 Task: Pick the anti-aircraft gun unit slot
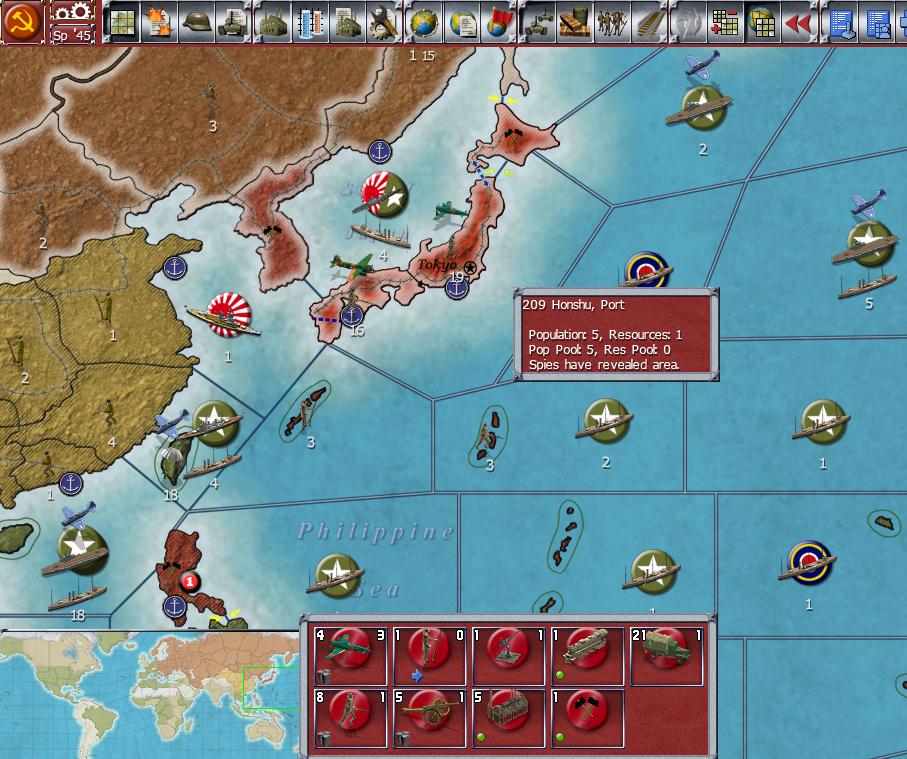[509, 656]
